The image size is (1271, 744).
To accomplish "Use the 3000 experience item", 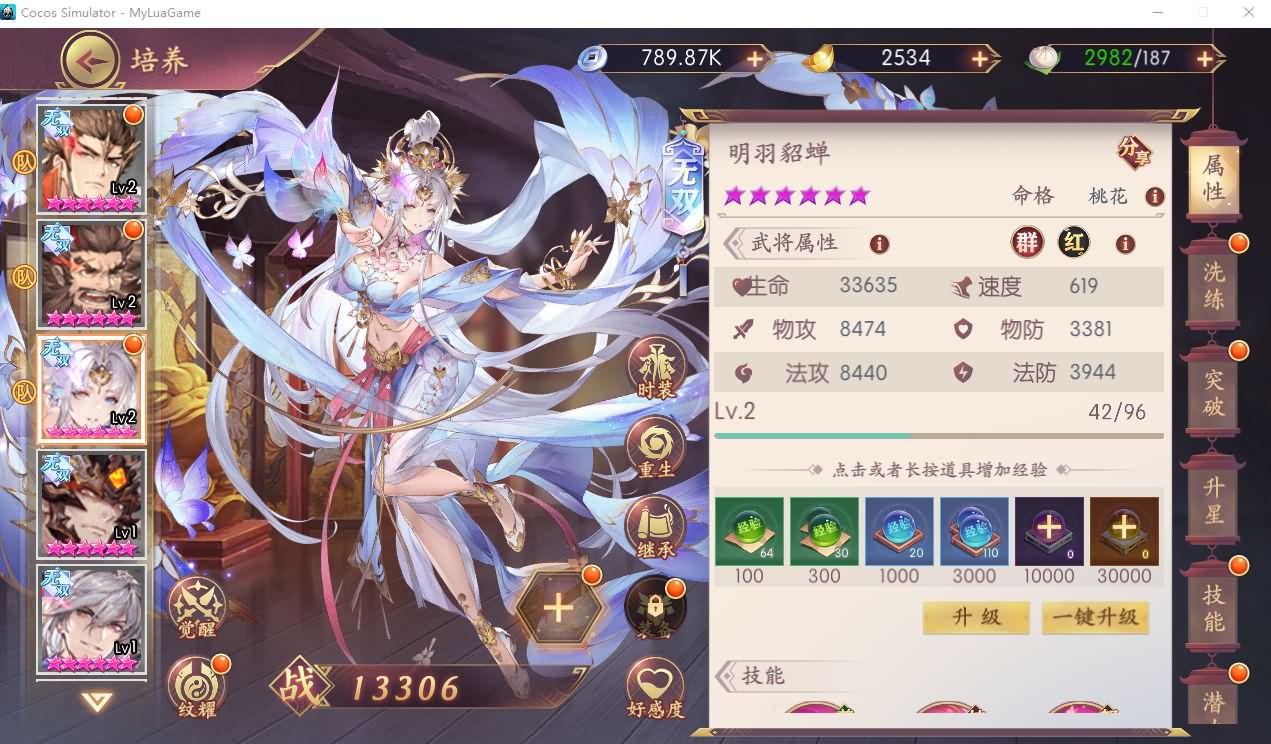I will [x=974, y=531].
